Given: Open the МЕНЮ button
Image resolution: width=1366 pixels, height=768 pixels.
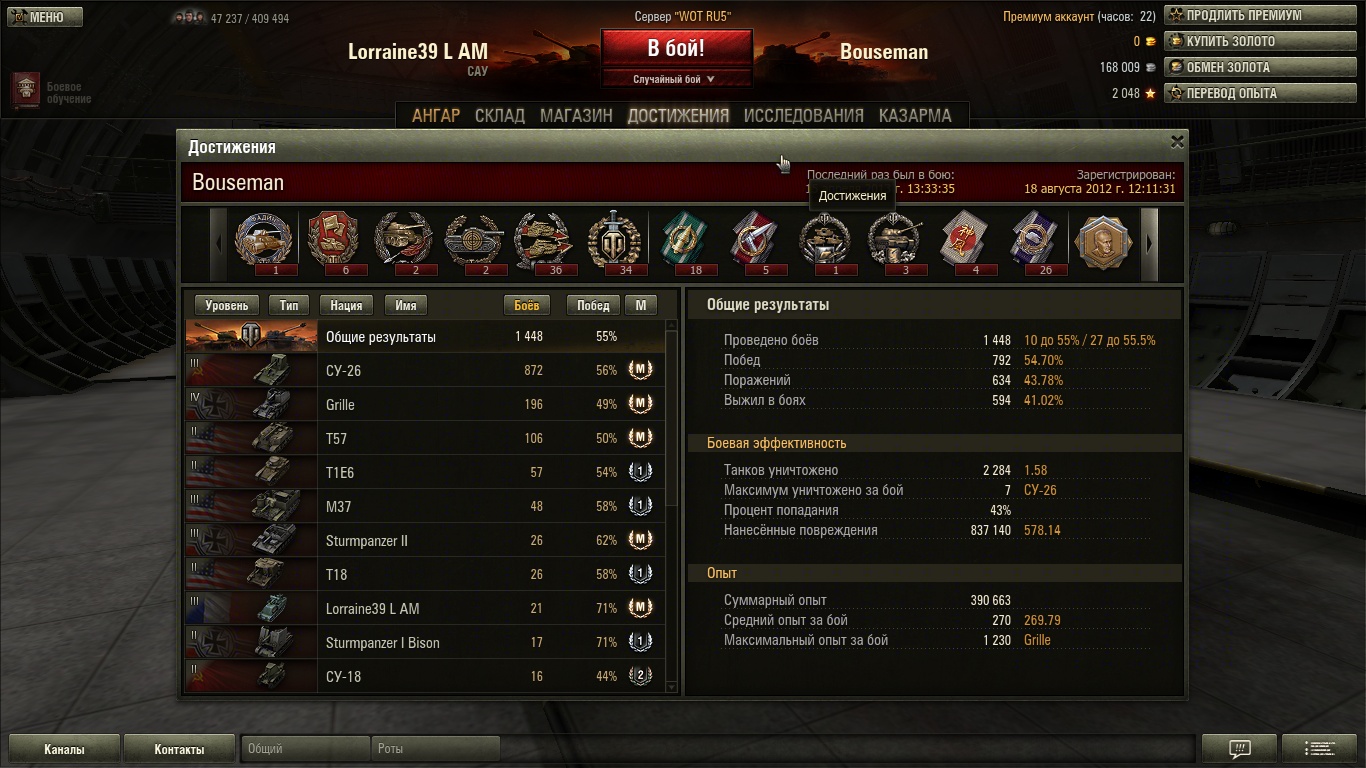Looking at the screenshot, I should [x=42, y=17].
